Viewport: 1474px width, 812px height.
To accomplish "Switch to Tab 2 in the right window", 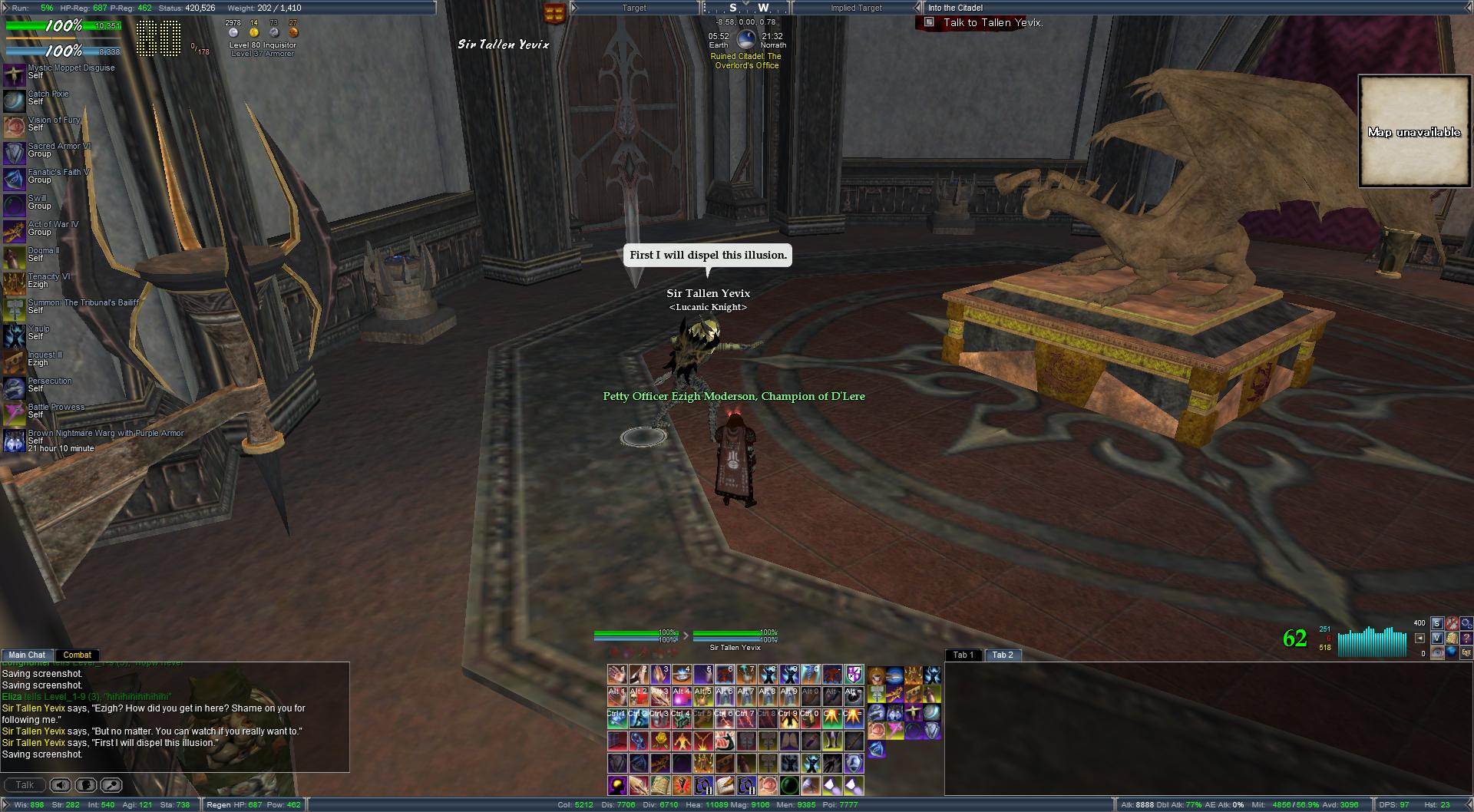I will tap(1003, 655).
